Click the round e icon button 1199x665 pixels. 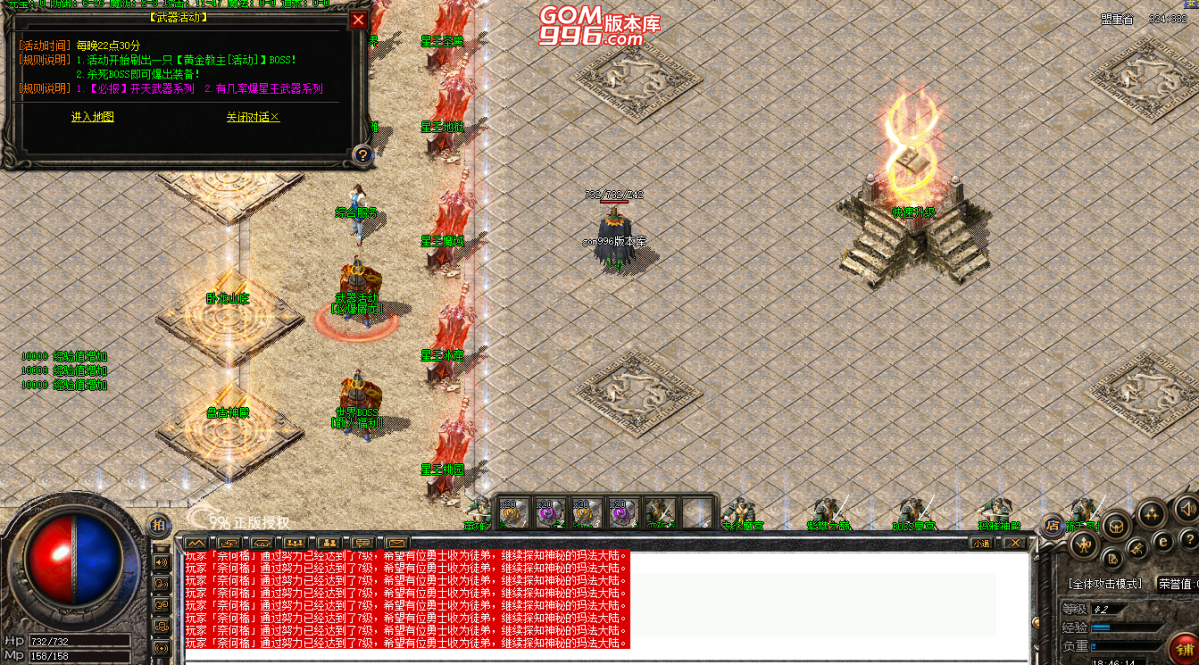pyautogui.click(x=1162, y=540)
